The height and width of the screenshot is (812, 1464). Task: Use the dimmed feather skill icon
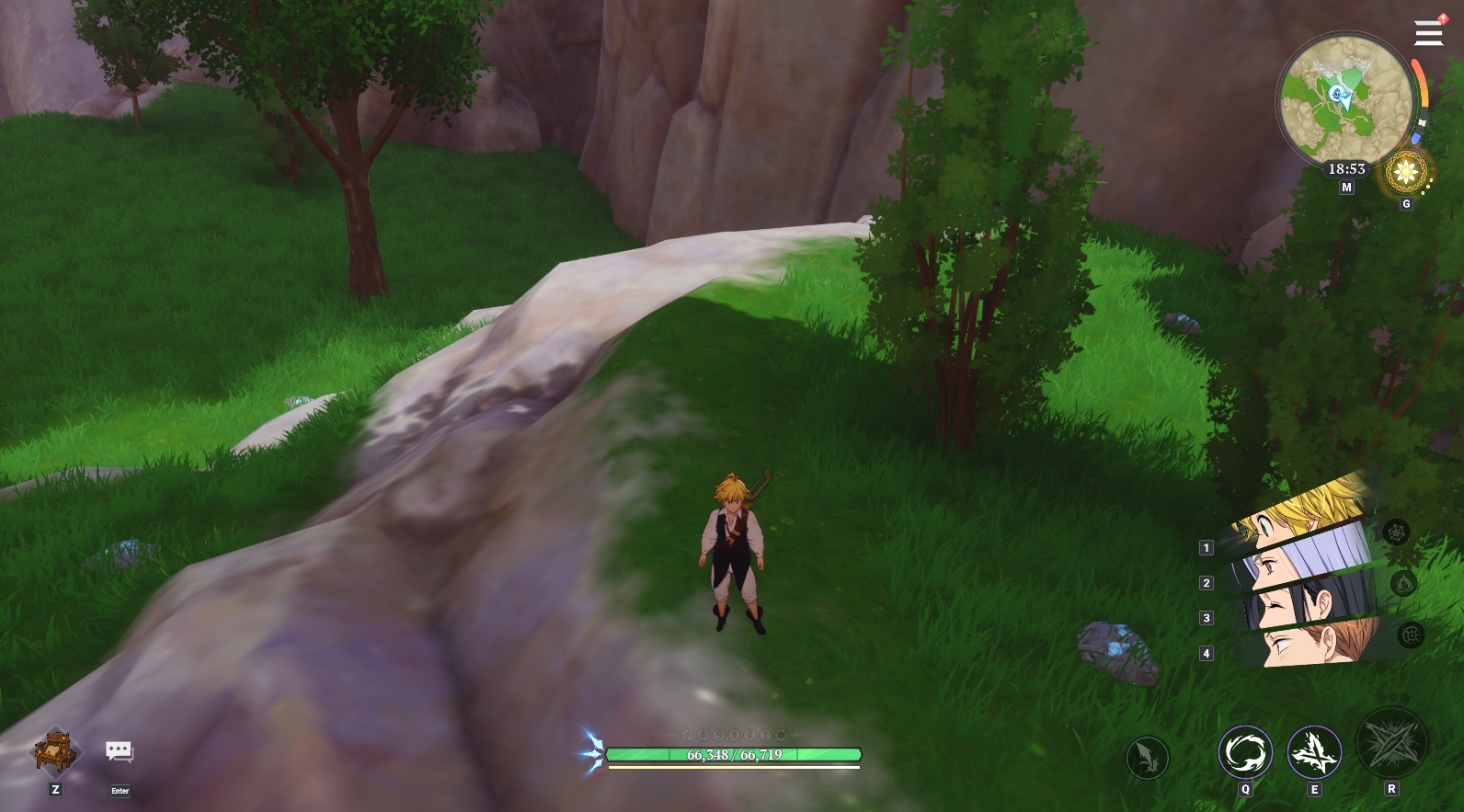coord(1147,759)
